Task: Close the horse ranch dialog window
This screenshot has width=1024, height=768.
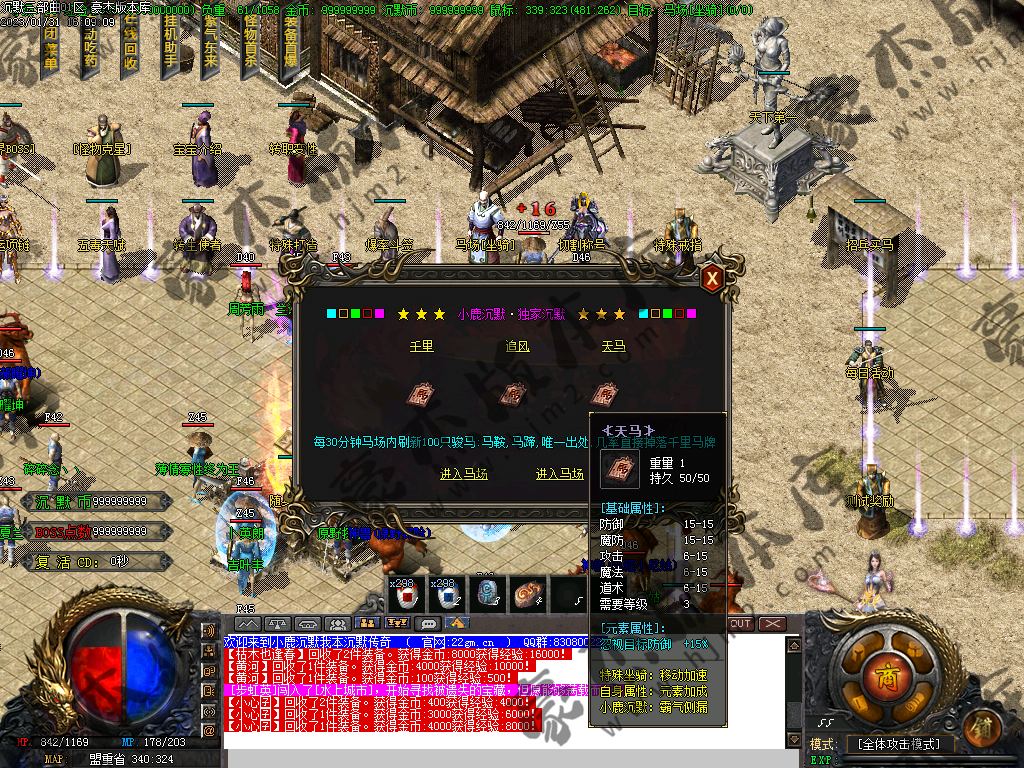Action: click(x=712, y=279)
